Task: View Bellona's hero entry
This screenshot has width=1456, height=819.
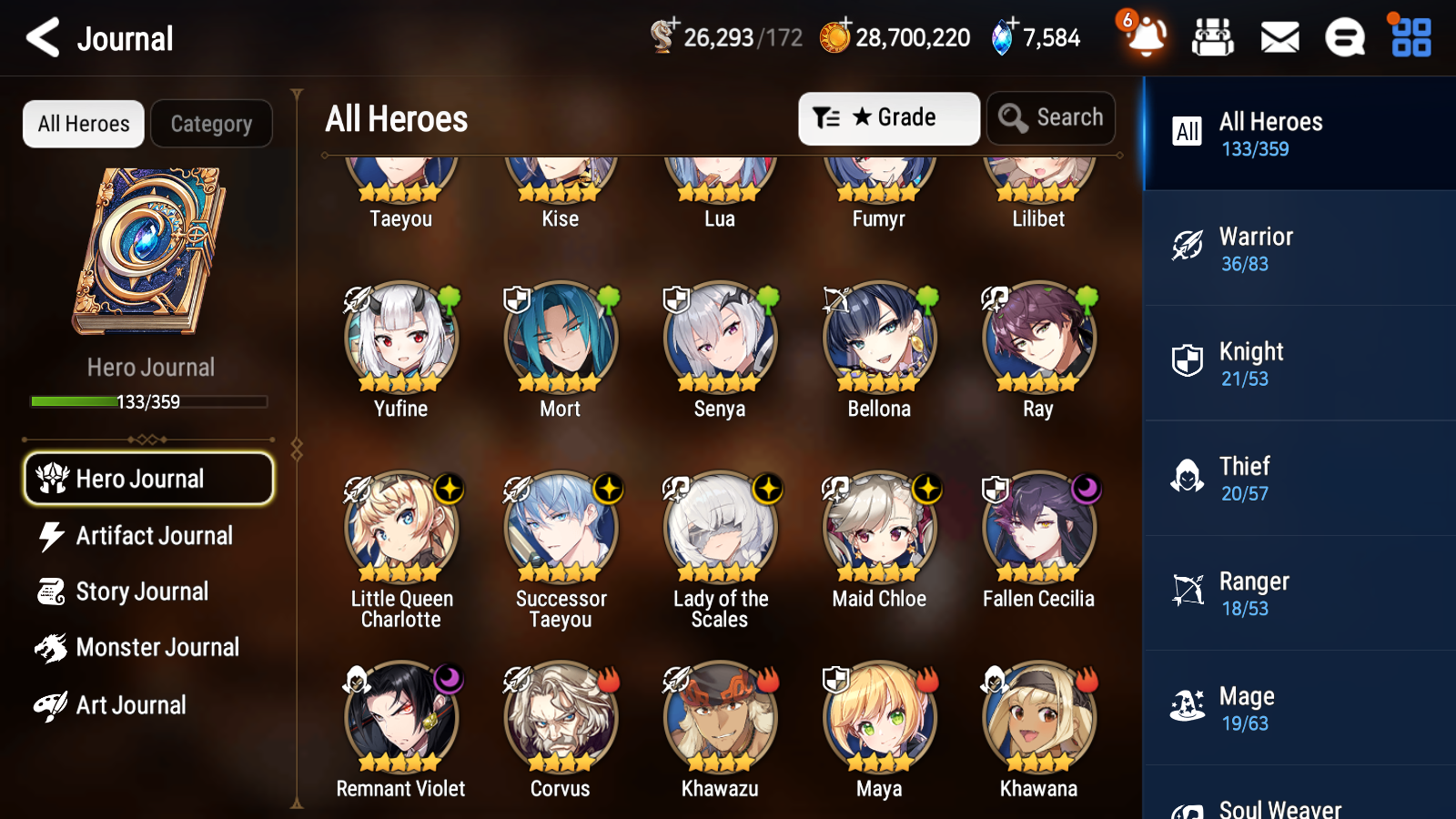Action: coord(879,339)
